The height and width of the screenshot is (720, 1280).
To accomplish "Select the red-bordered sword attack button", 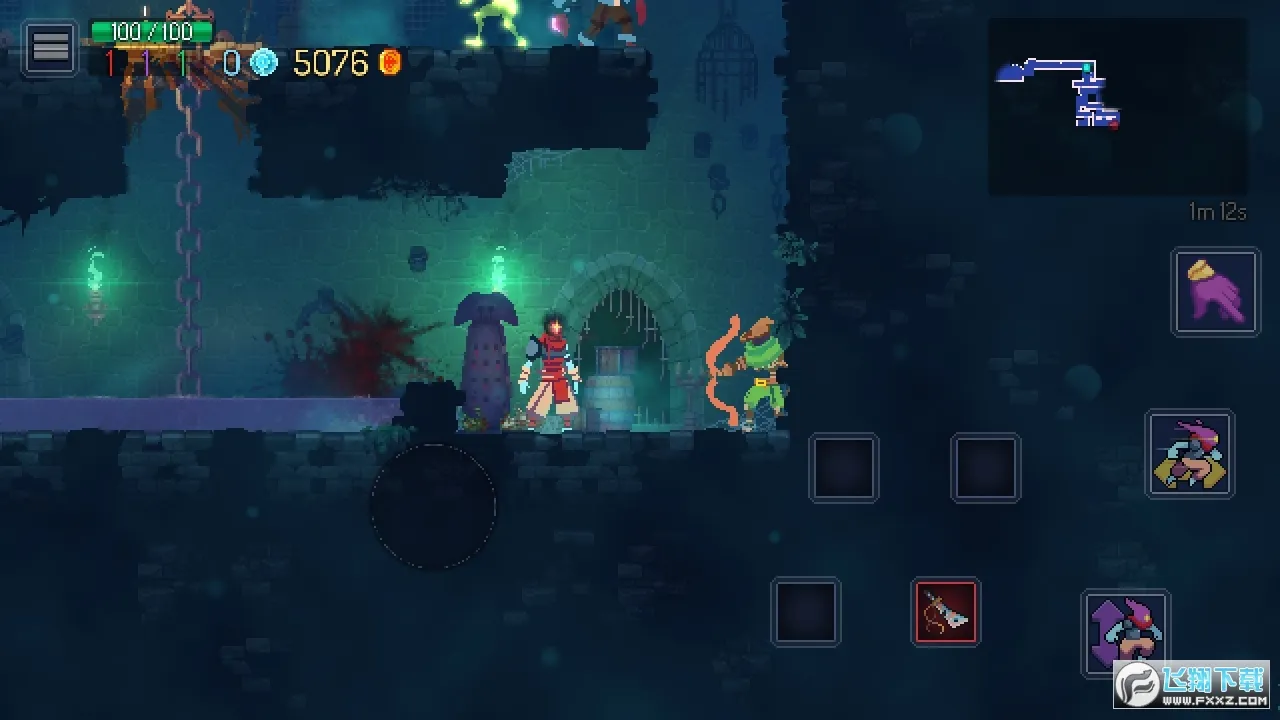I will pyautogui.click(x=945, y=614).
